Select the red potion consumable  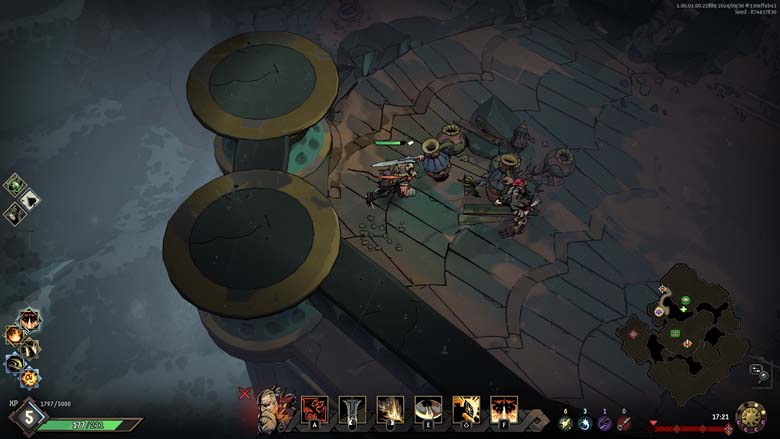coord(624,424)
